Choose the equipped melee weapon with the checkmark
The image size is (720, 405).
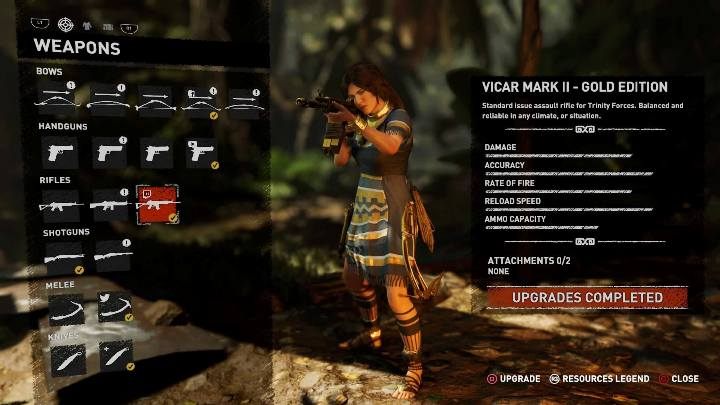pos(115,308)
